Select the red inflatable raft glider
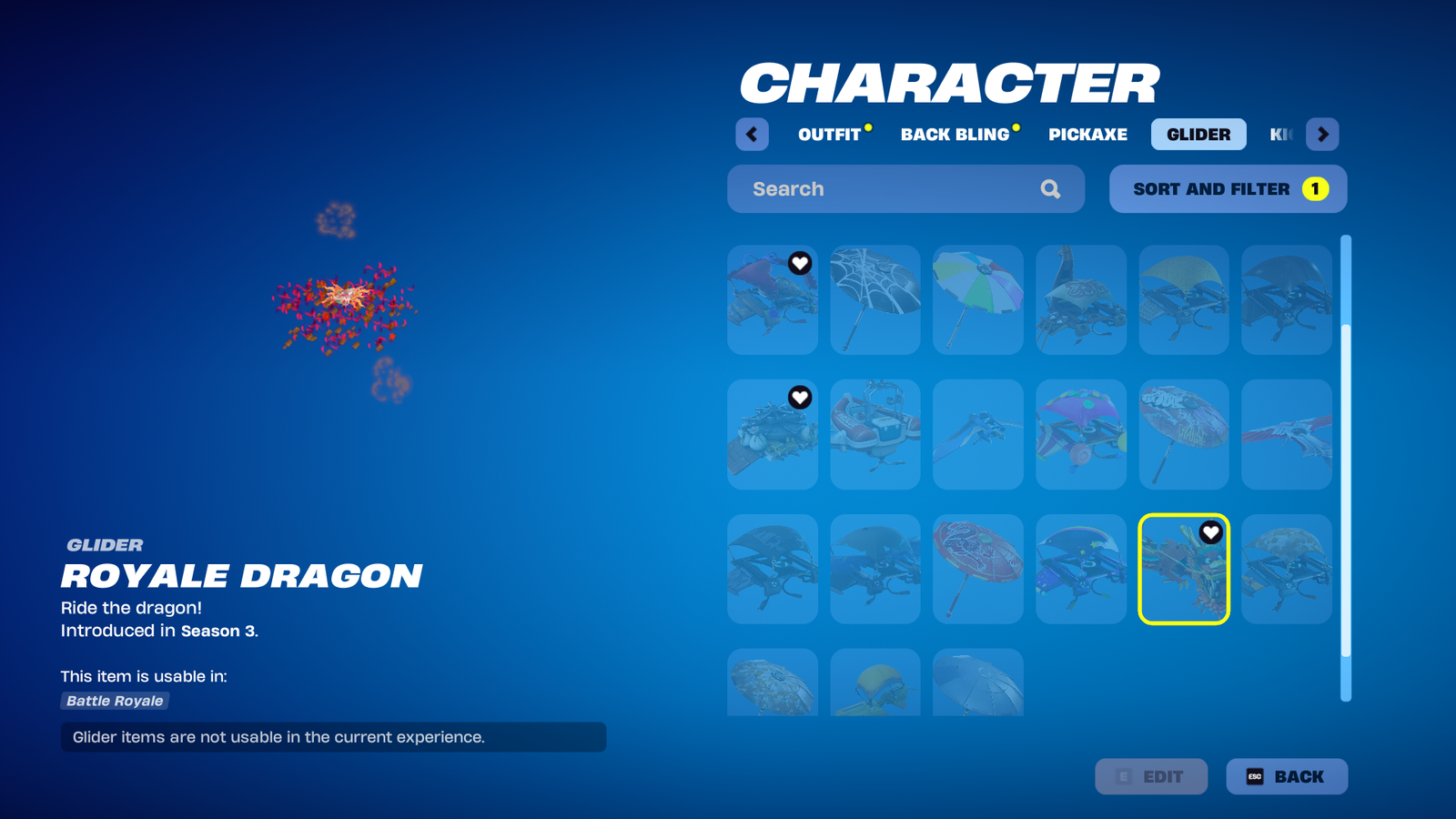1456x819 pixels. click(875, 434)
